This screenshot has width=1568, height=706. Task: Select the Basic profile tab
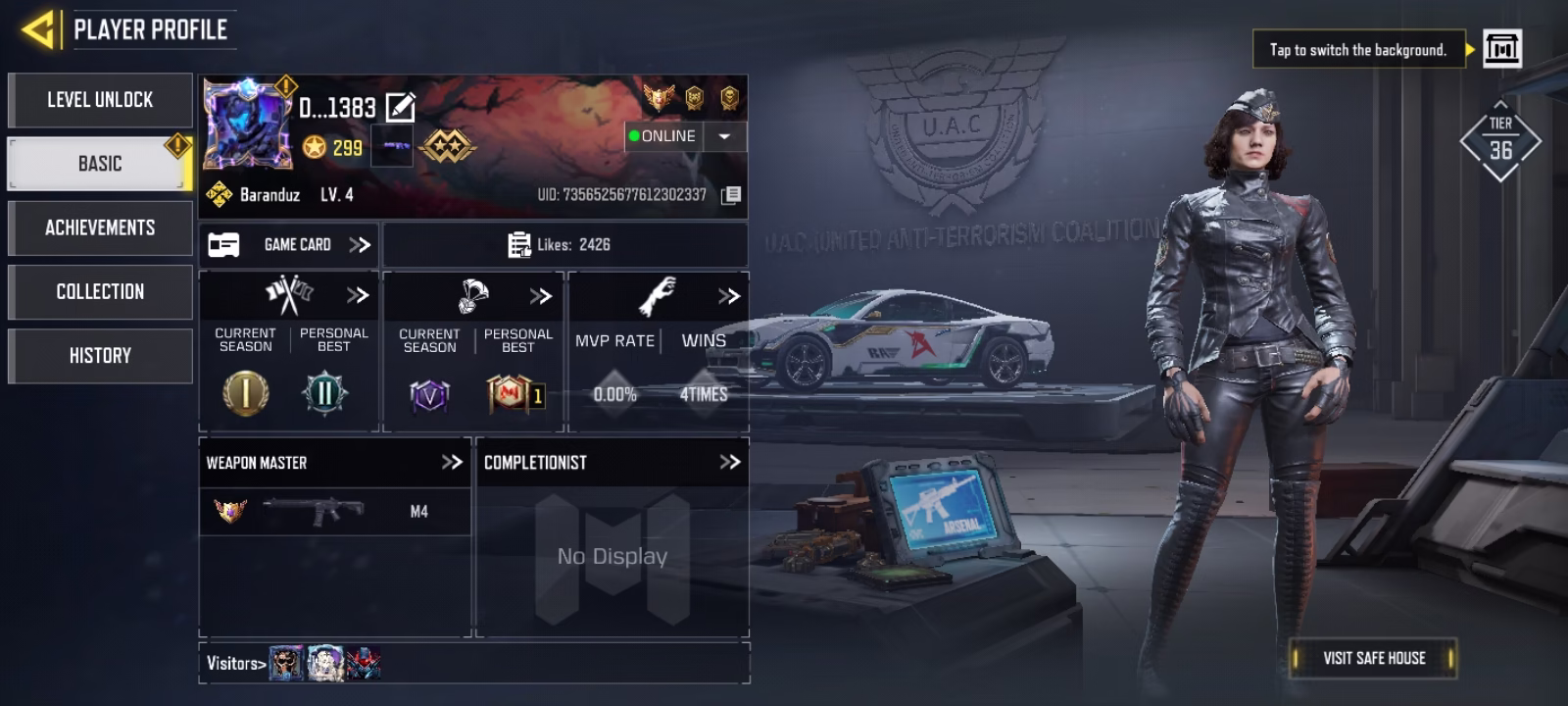pos(100,164)
